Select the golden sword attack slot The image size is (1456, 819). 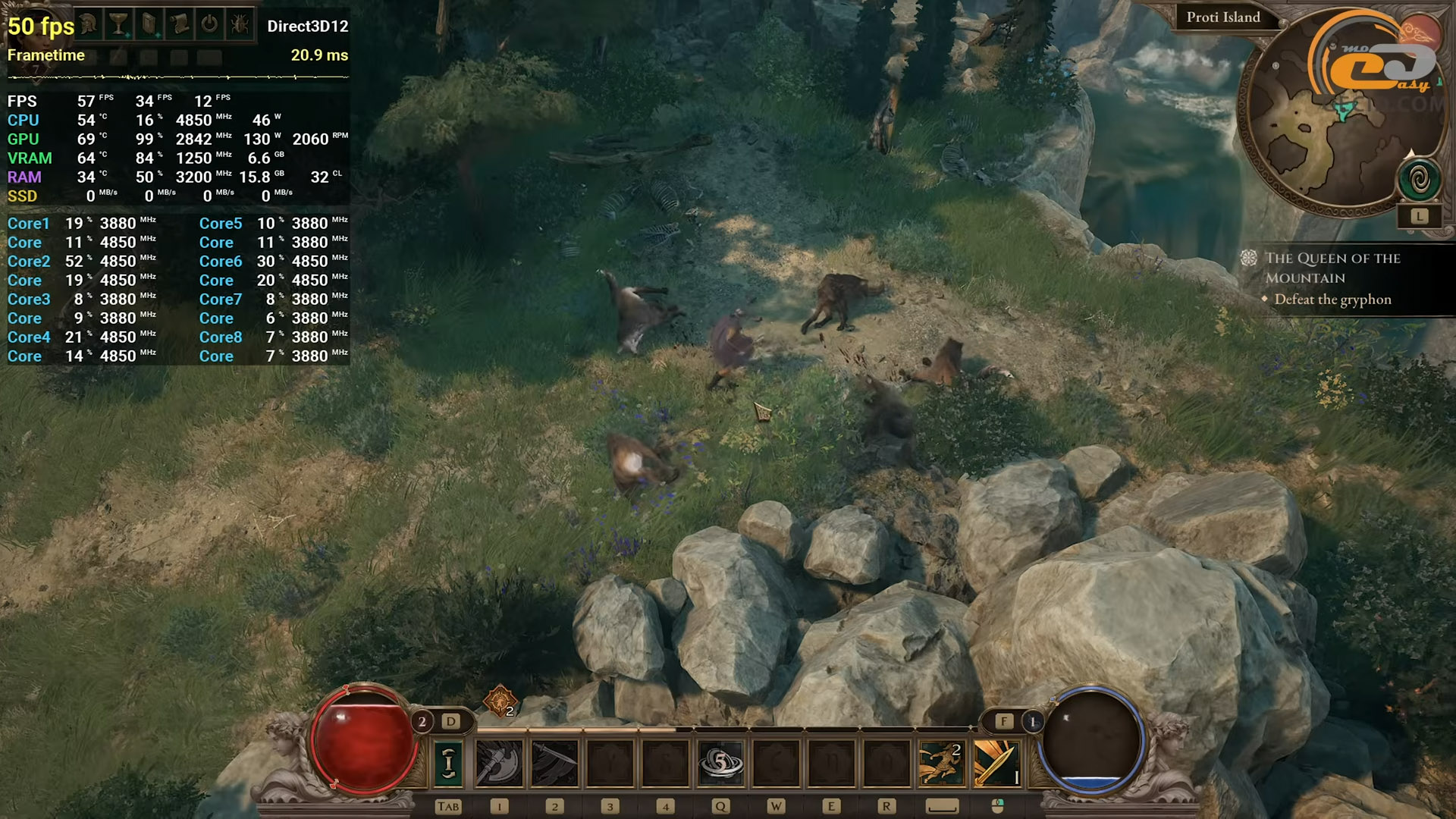(996, 762)
